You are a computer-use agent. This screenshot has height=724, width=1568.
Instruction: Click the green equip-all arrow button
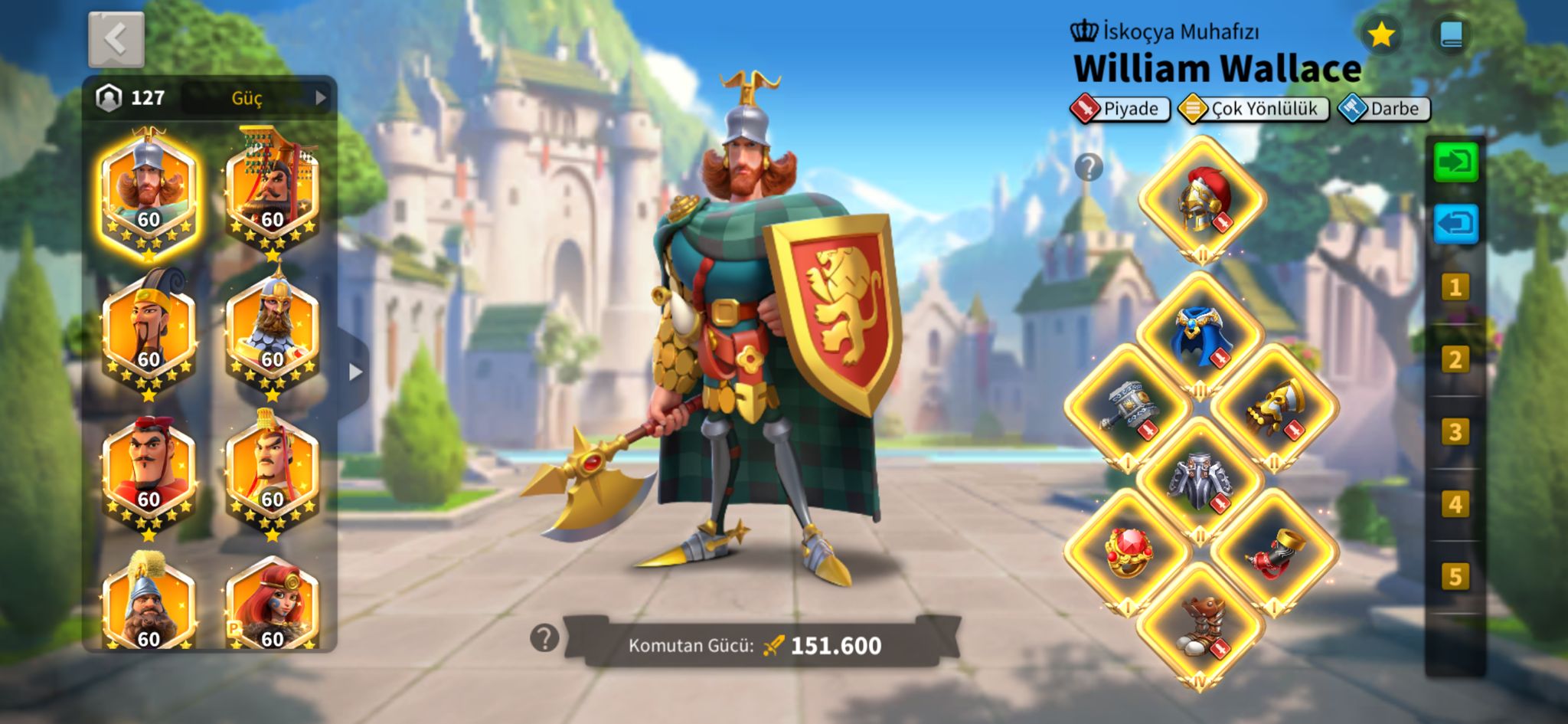point(1455,162)
